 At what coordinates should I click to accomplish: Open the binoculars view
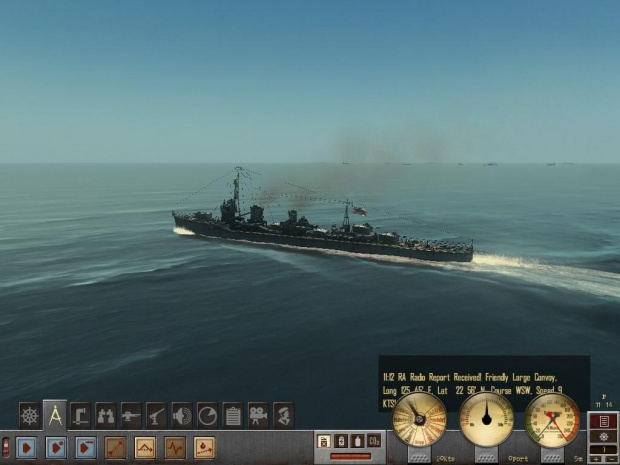105,414
